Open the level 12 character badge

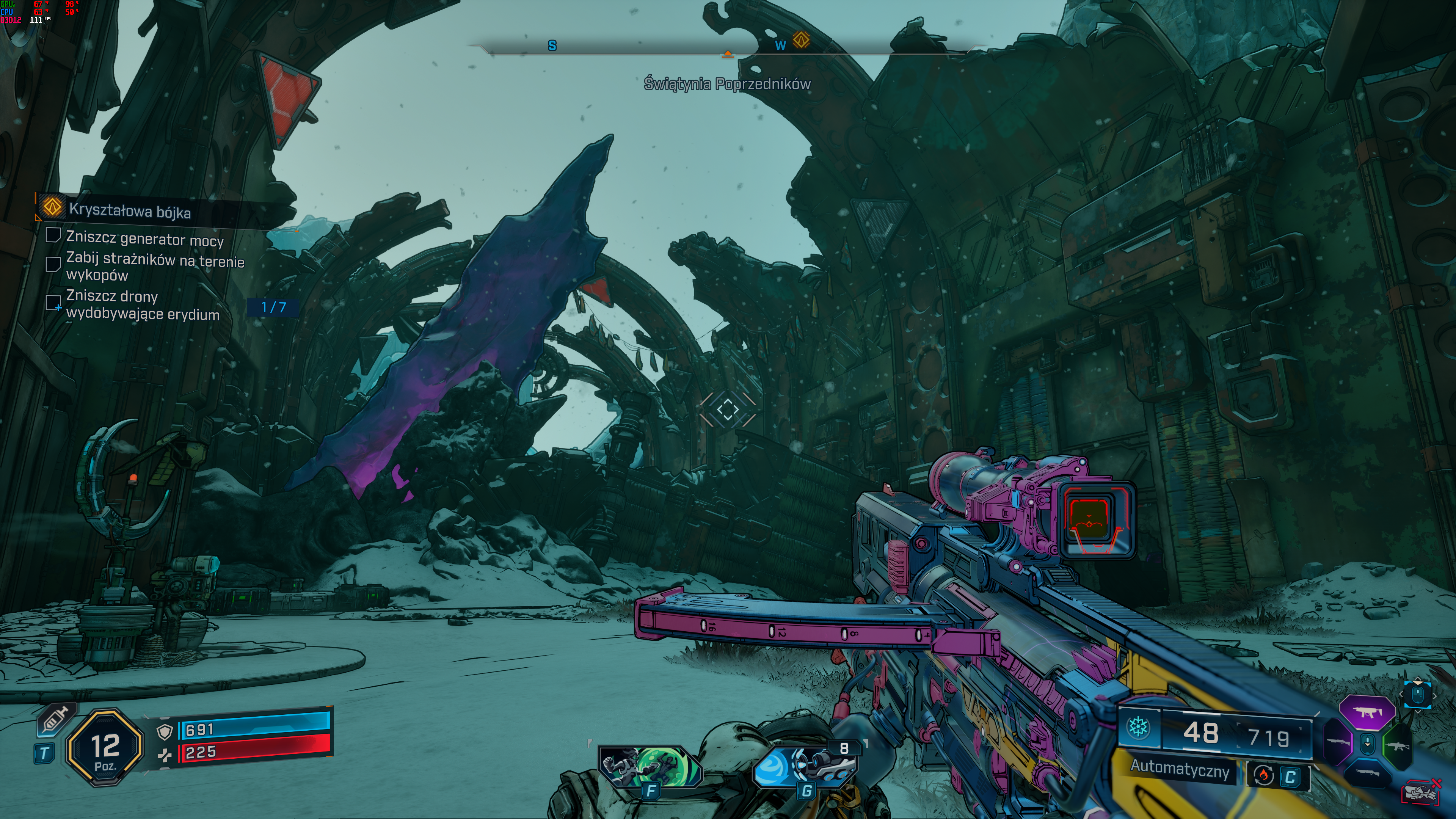coord(105,747)
